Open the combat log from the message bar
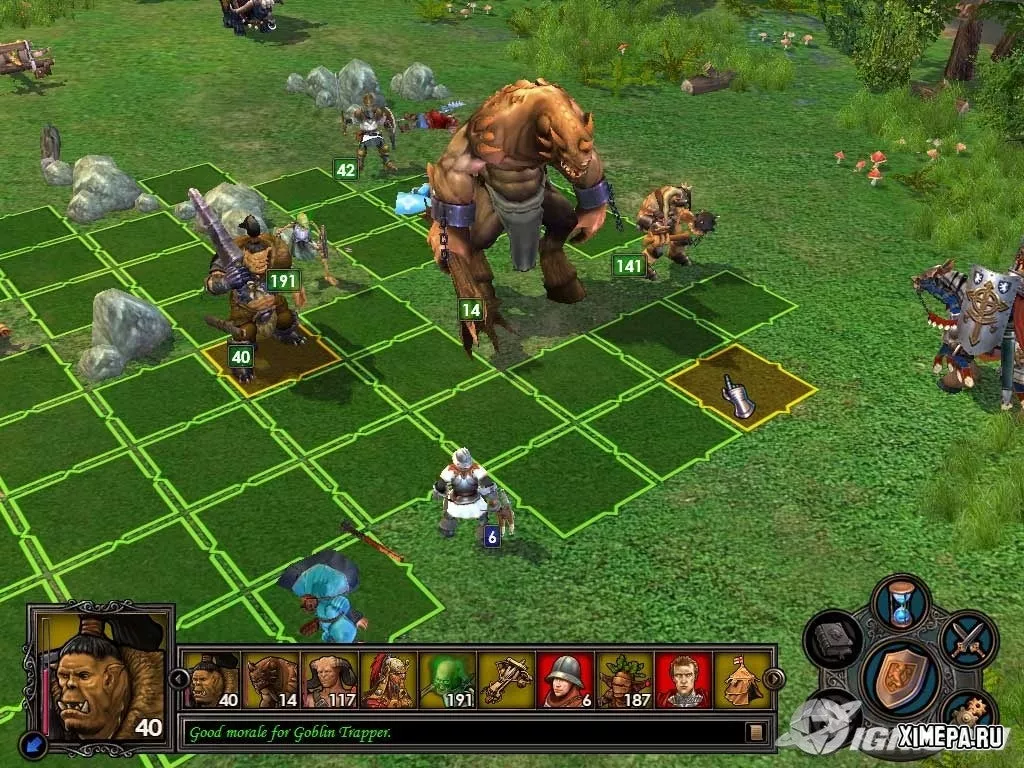The height and width of the screenshot is (768, 1024). tap(756, 732)
